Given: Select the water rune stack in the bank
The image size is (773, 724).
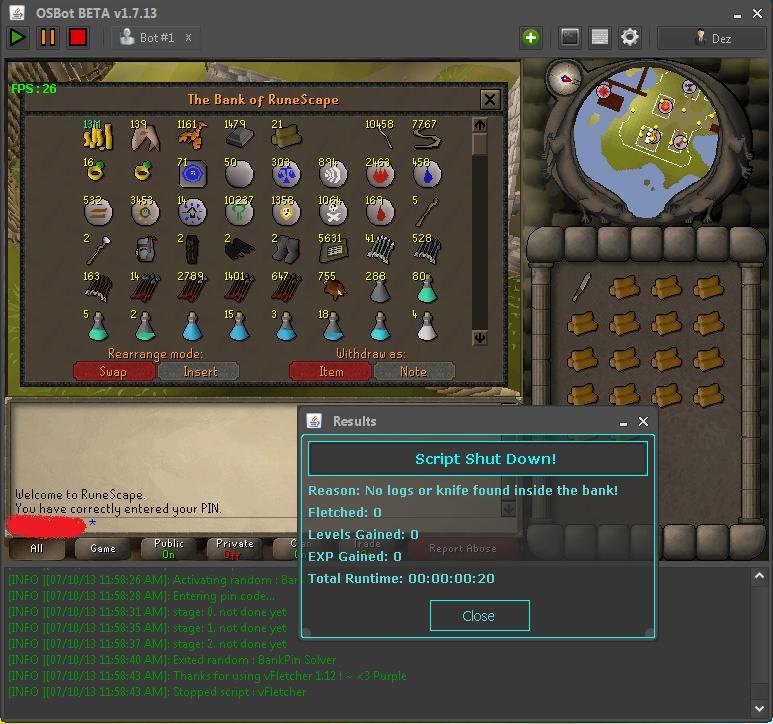Looking at the screenshot, I should 426,176.
